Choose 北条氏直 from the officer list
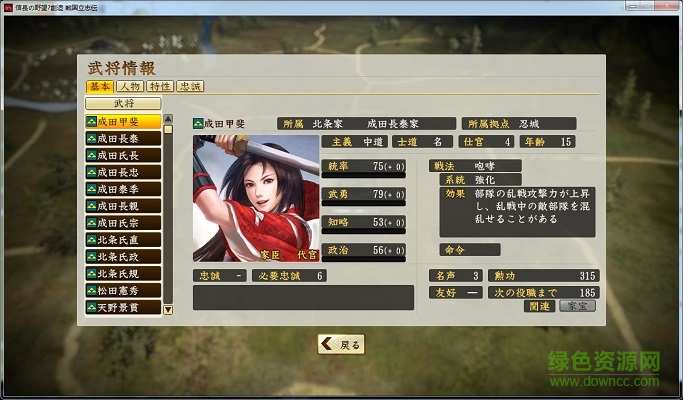Viewport: 683px width, 400px height. click(x=123, y=240)
